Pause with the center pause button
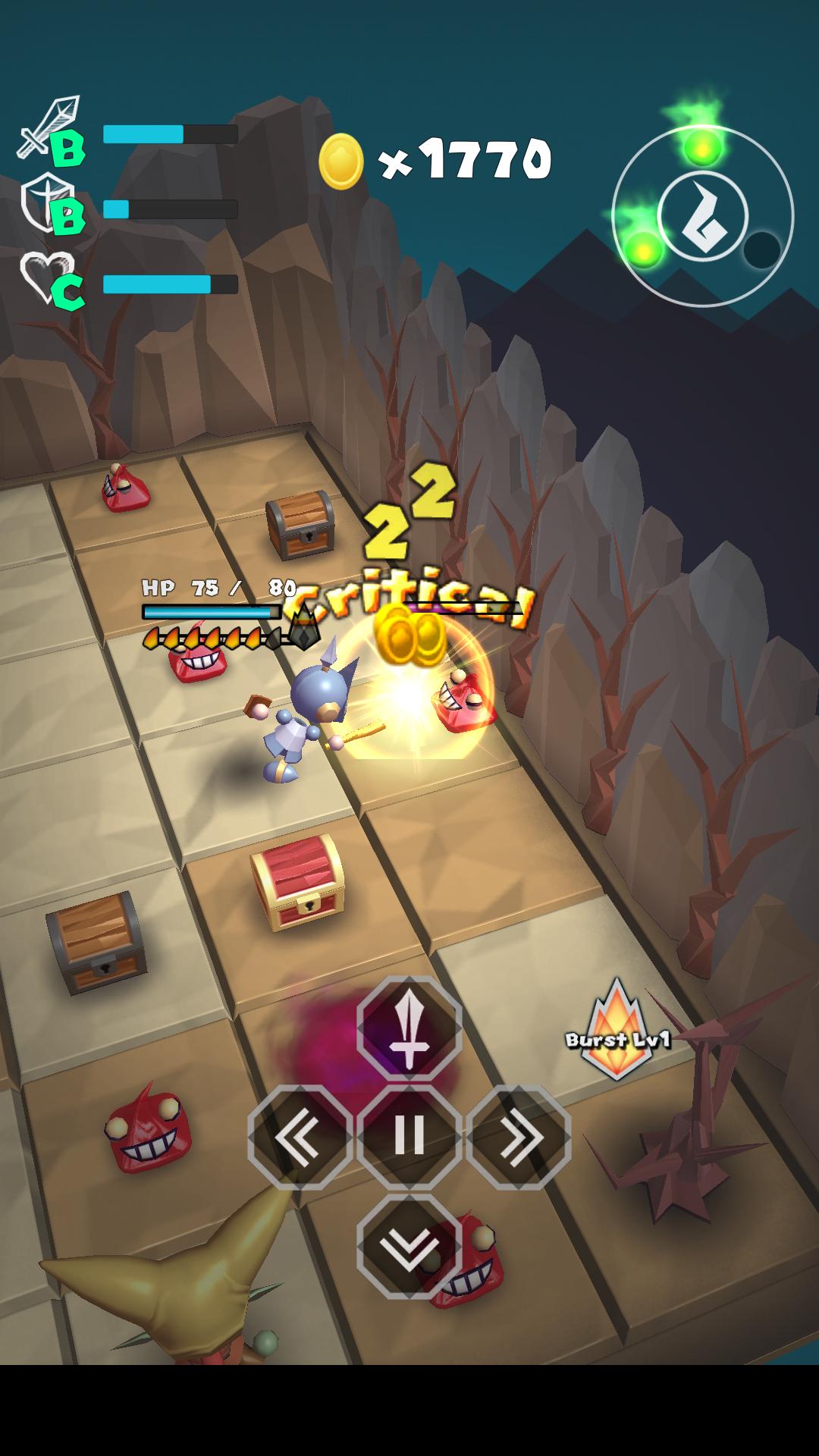The width and height of the screenshot is (819, 1456). pos(409,1137)
